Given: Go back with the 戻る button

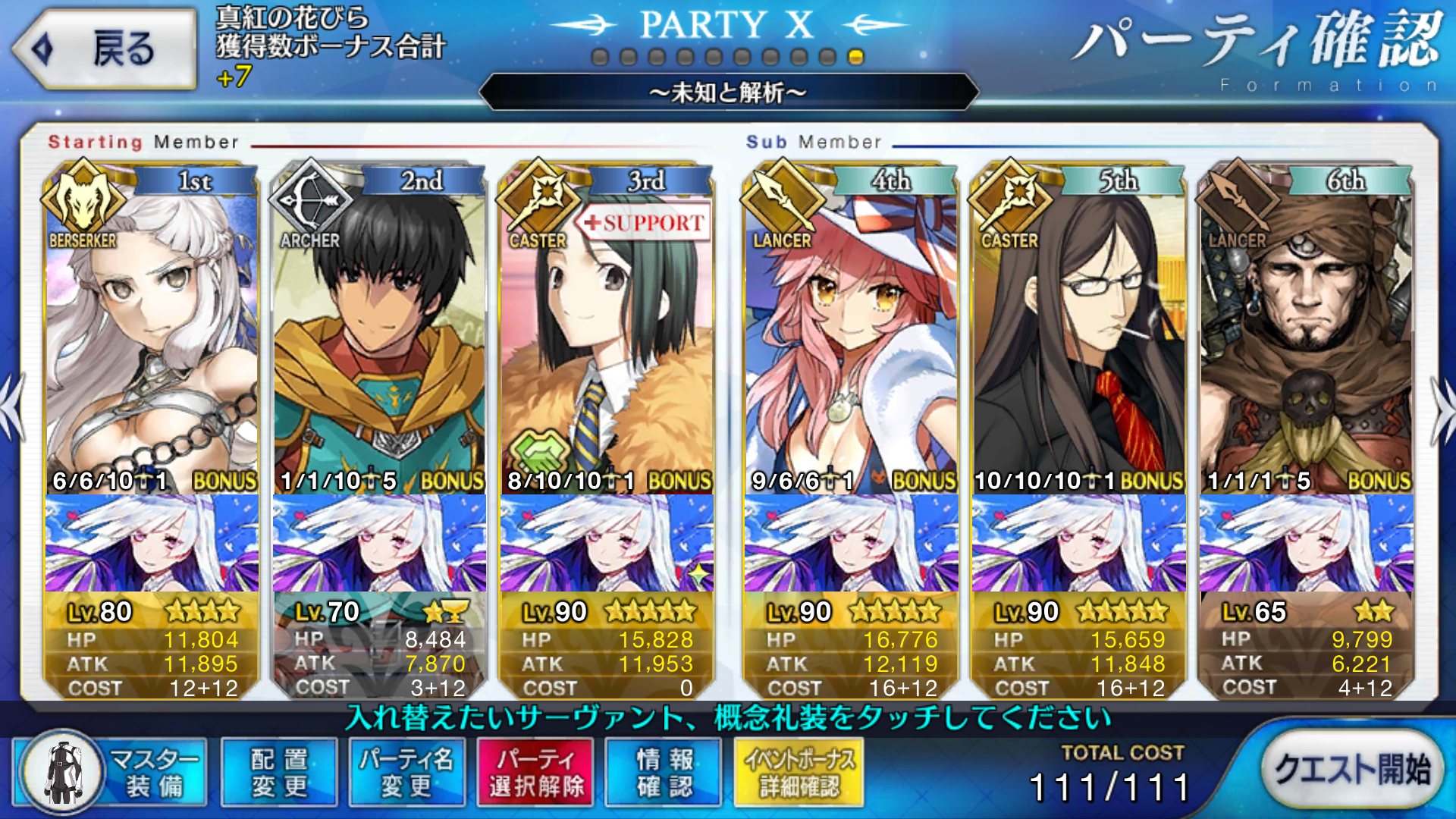Looking at the screenshot, I should click(105, 49).
